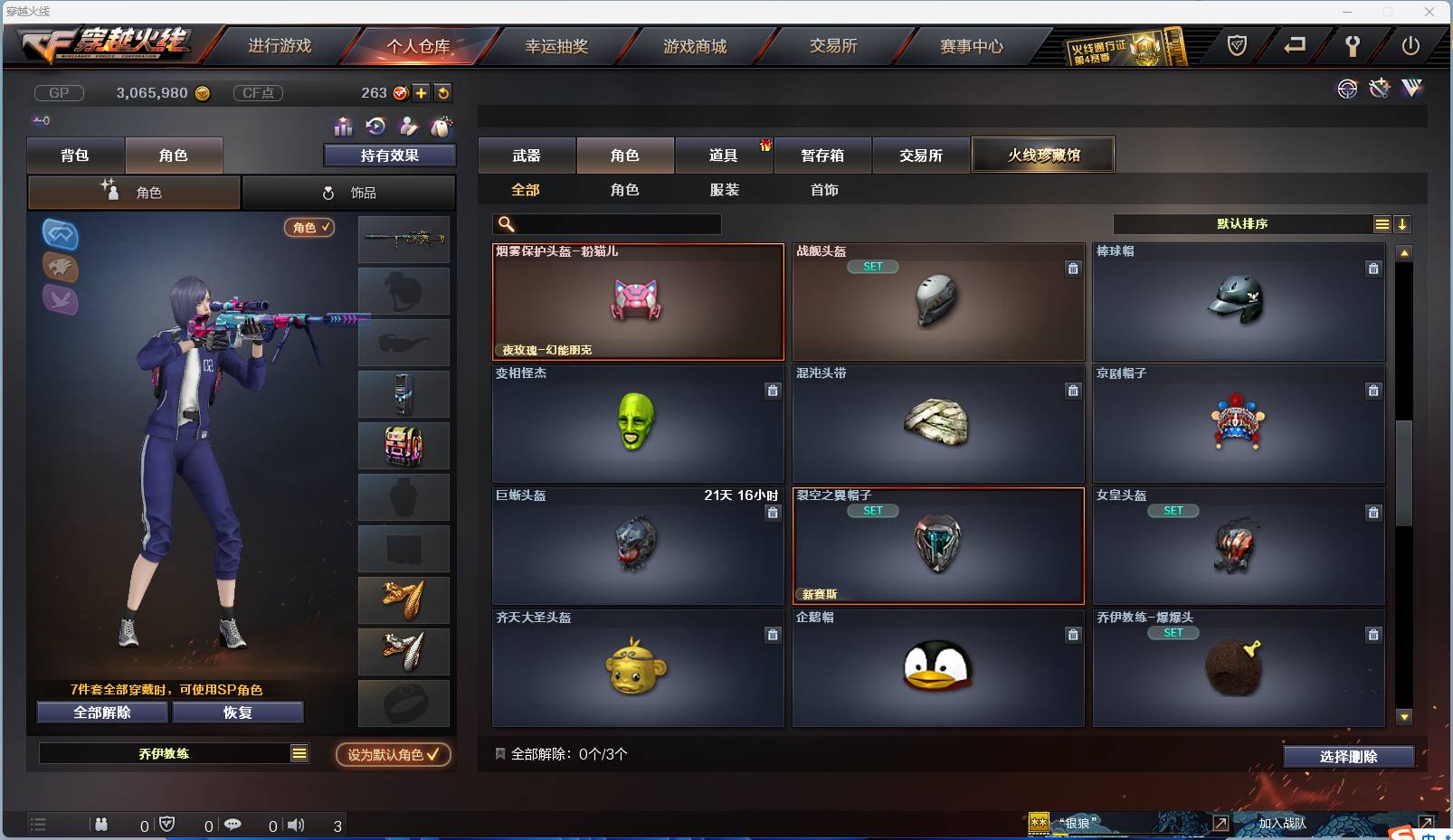Click the wrench customization icon top right

coord(1379,89)
